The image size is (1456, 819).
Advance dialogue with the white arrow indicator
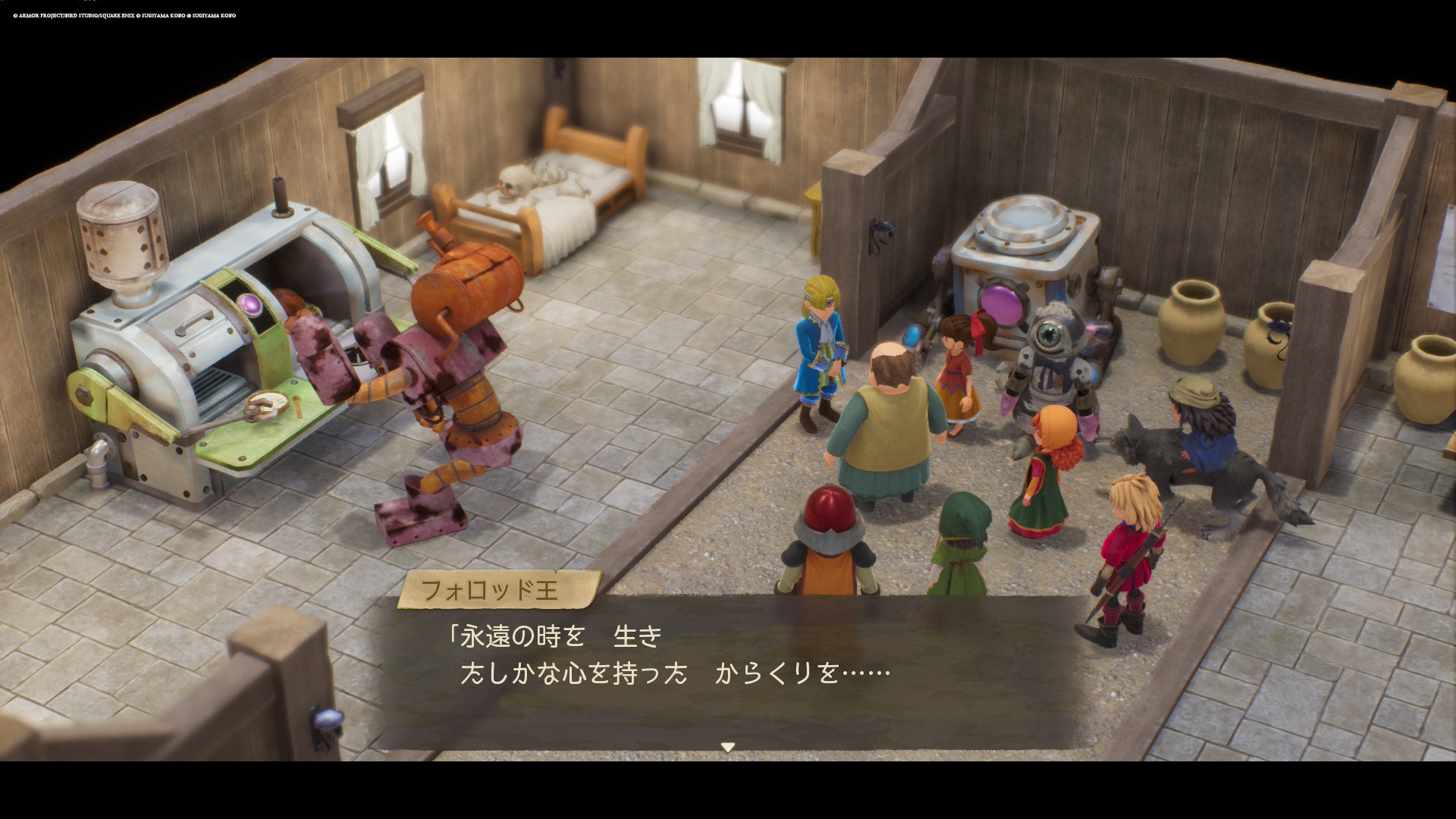[x=727, y=747]
